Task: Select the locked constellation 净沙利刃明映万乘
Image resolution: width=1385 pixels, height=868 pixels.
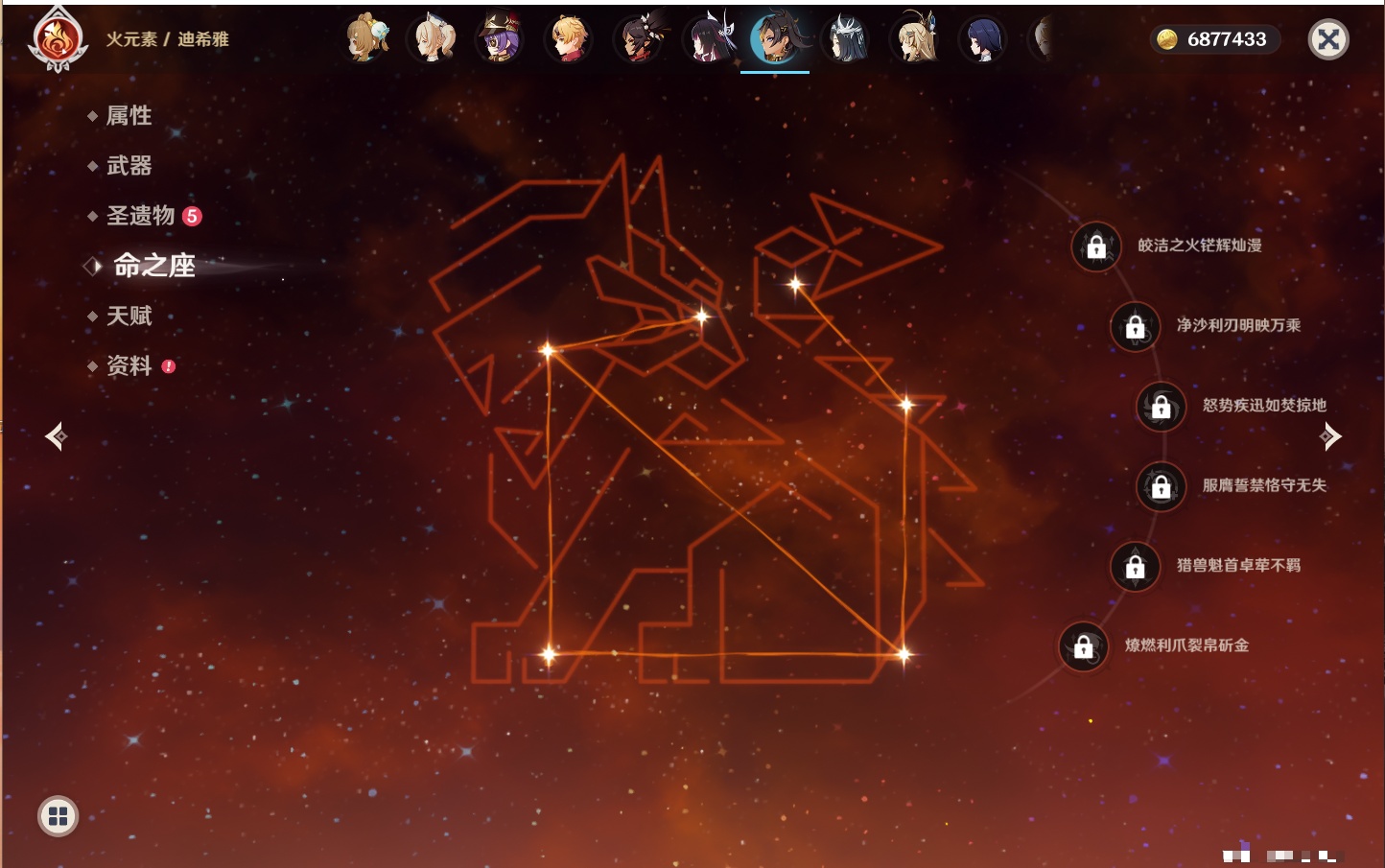Action: pos(1135,327)
